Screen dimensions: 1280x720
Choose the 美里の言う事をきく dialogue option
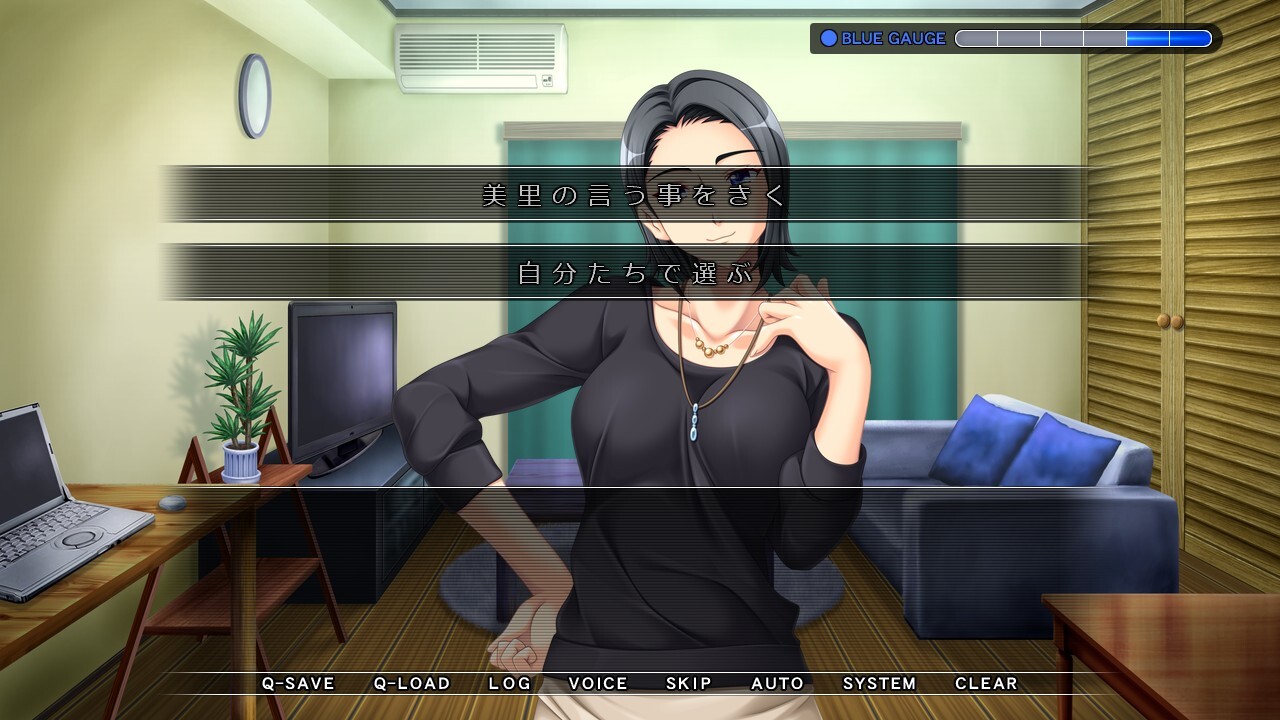634,194
